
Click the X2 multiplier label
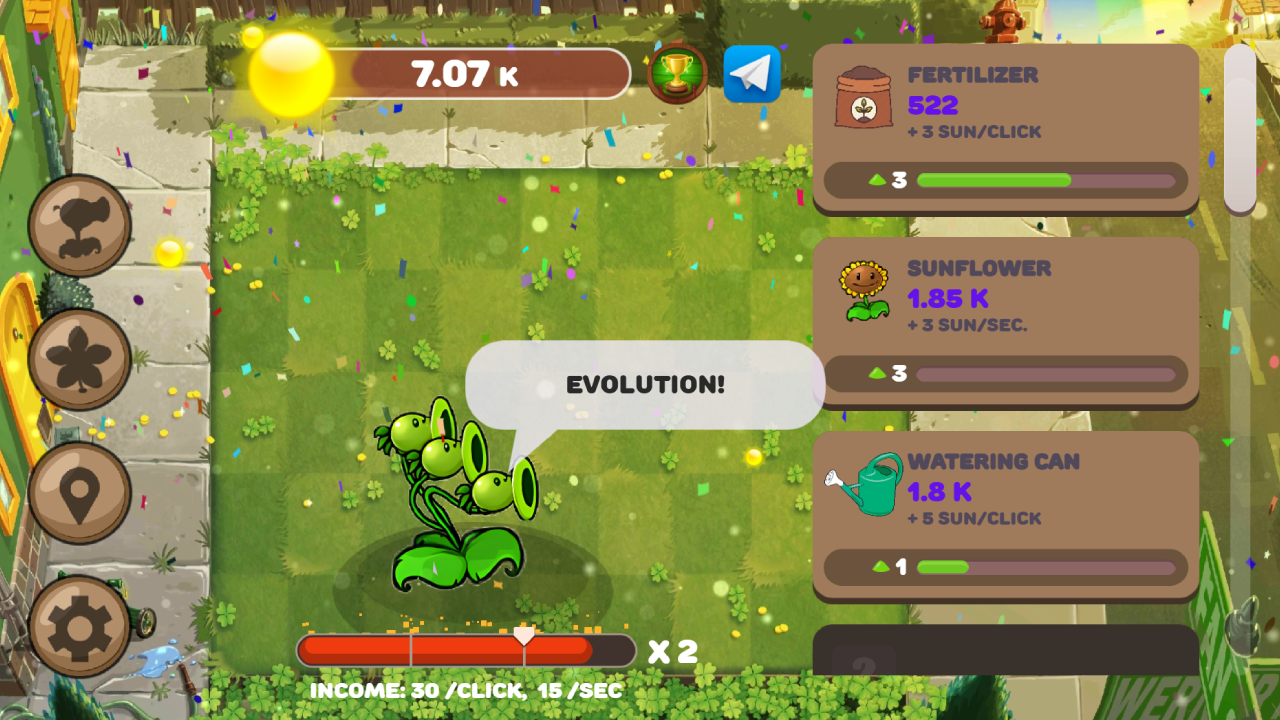coord(673,650)
